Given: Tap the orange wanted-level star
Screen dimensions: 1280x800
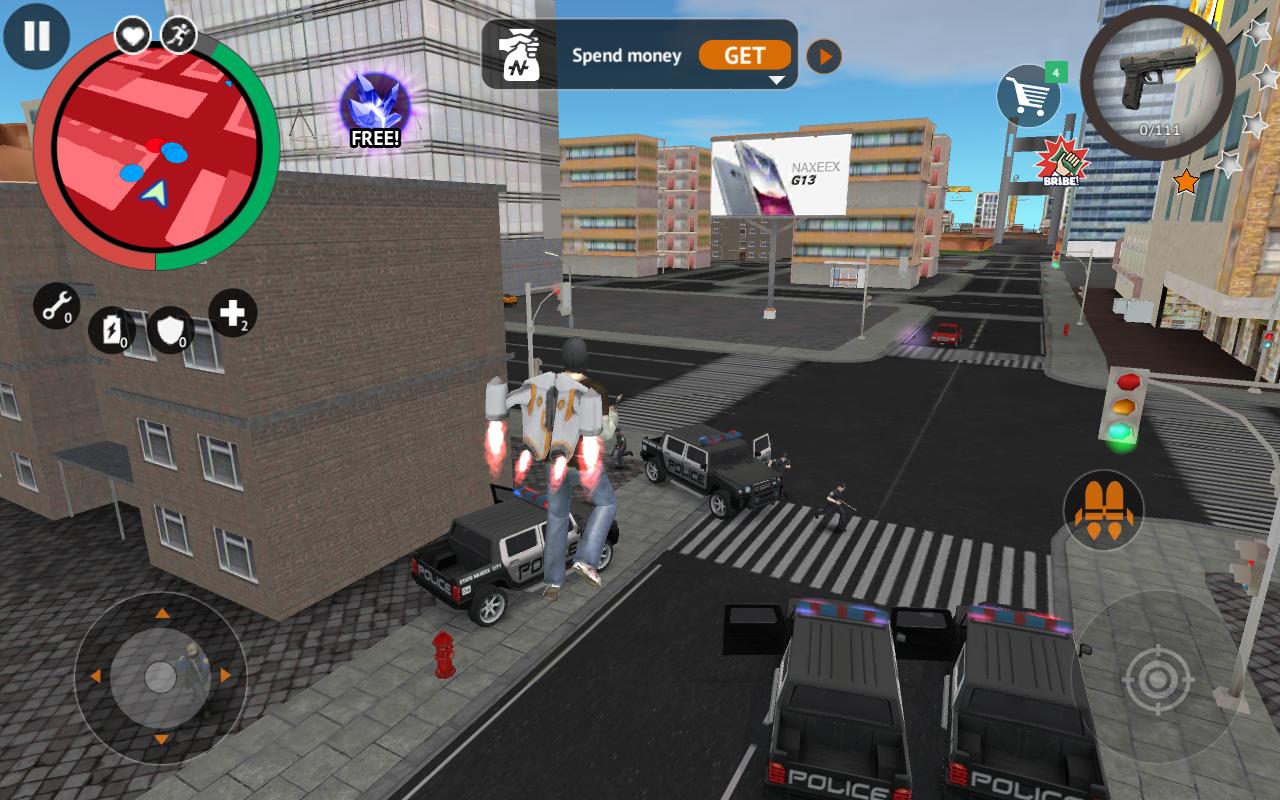Looking at the screenshot, I should click(1185, 183).
